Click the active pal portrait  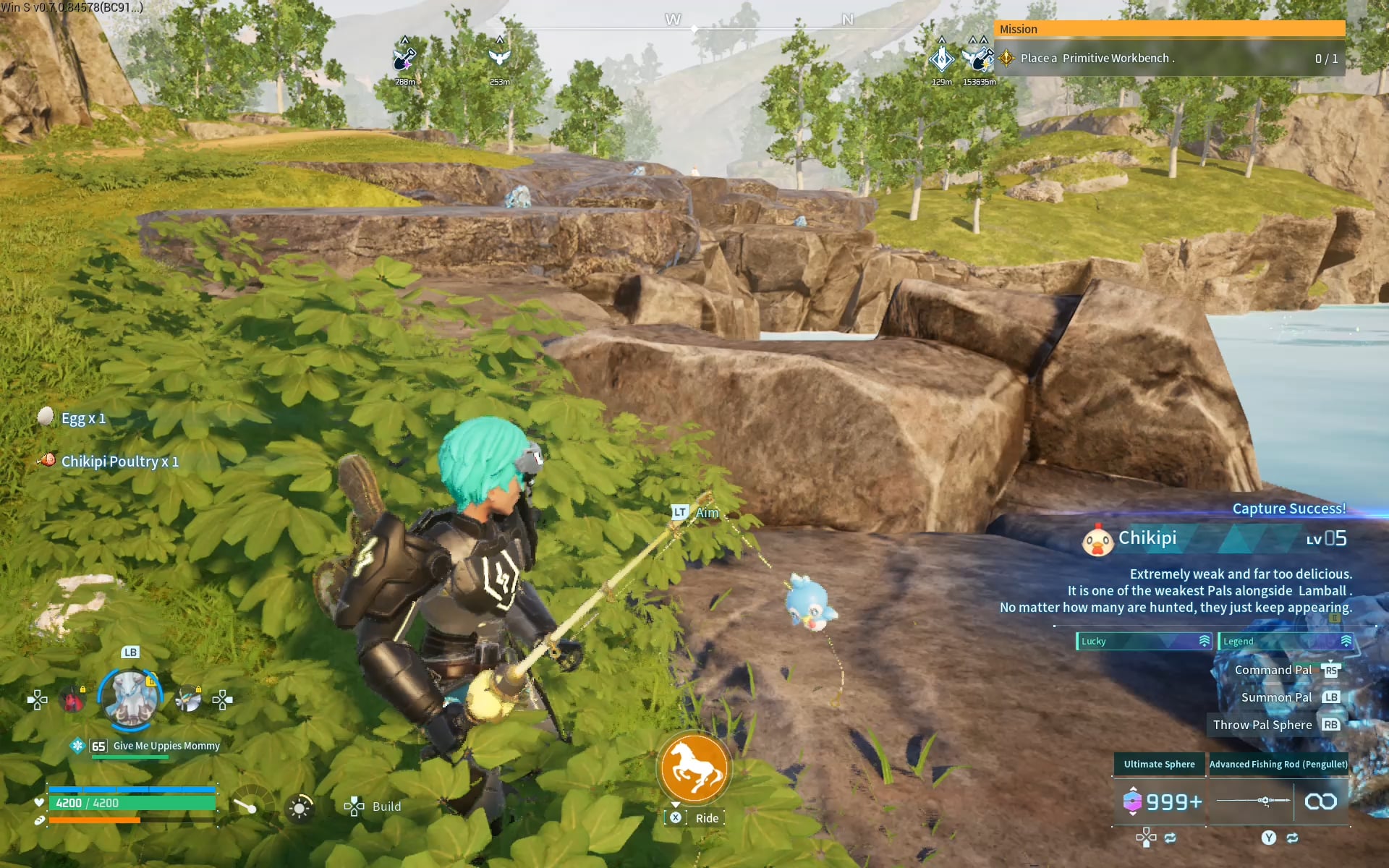130,698
